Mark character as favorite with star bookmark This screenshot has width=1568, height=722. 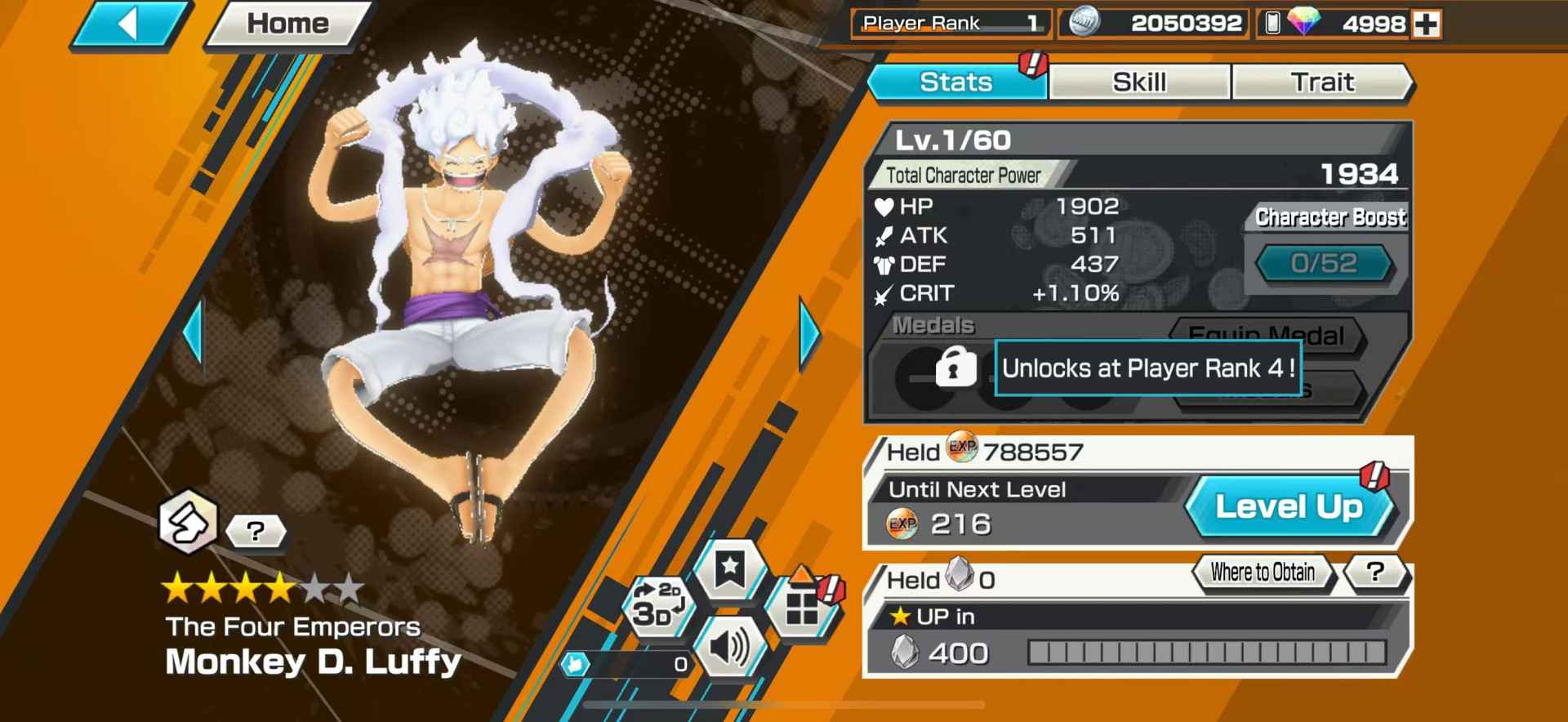click(729, 568)
